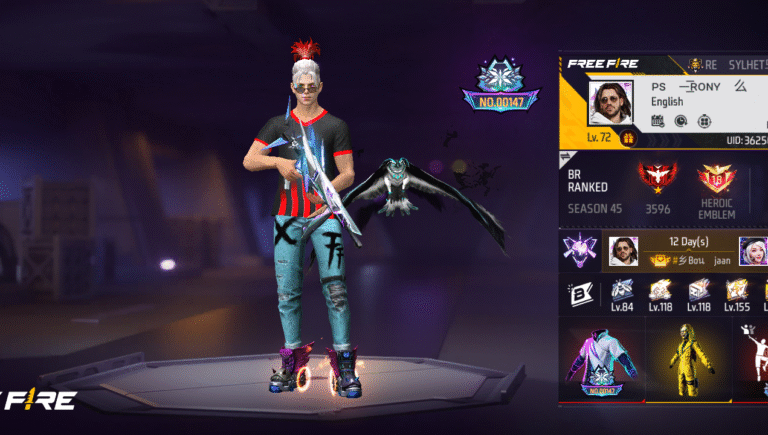Viewport: 768px width, 435px height.
Task: View the red Heroic rank badge
Action: 657,178
